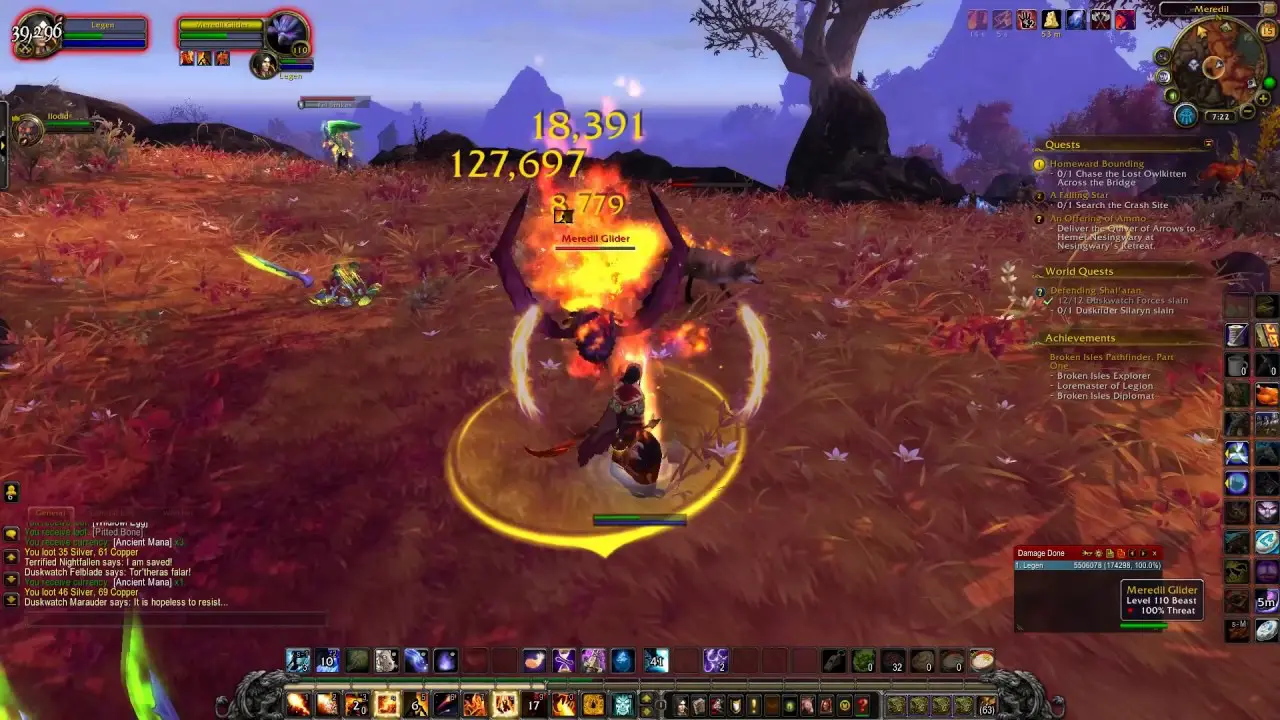1280x720 pixels.
Task: Activate the fireball spell in first slot
Action: 298,704
